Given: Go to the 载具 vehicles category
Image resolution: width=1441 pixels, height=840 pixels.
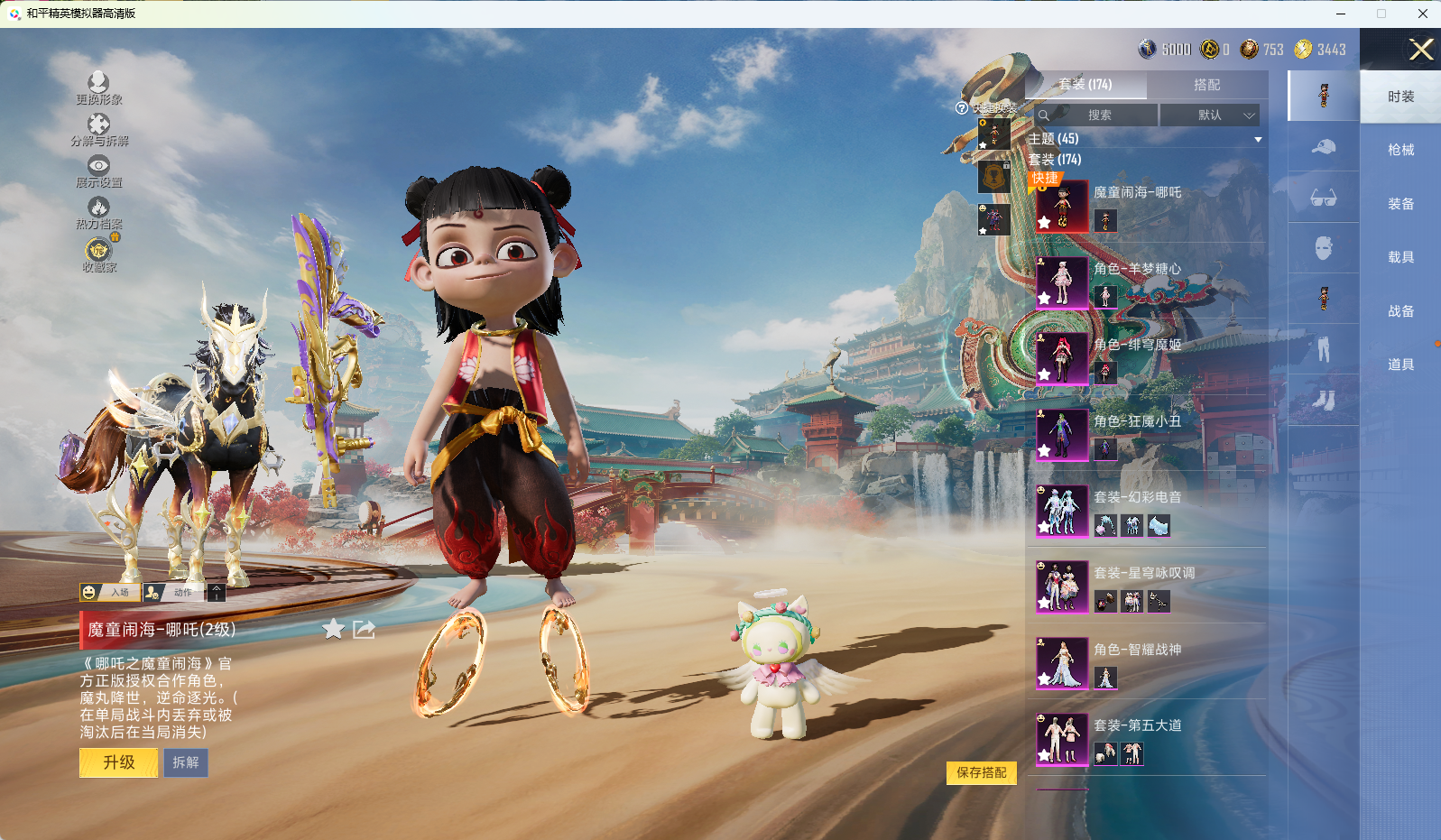Looking at the screenshot, I should click(1400, 257).
